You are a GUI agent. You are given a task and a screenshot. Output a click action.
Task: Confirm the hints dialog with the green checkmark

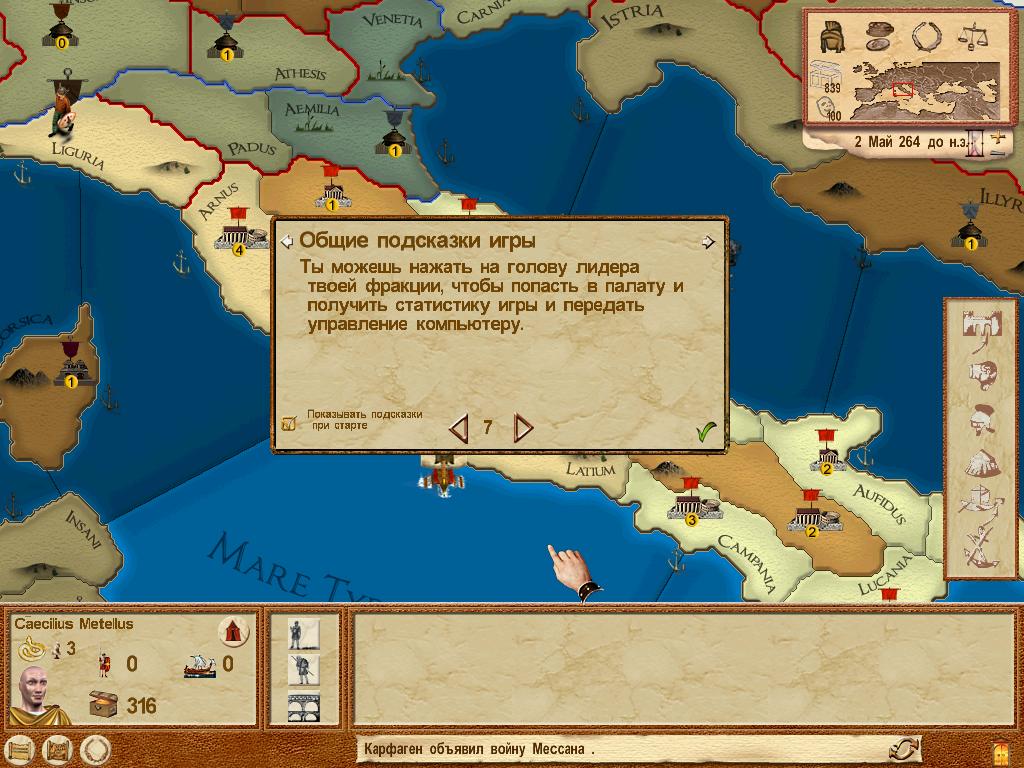(x=707, y=431)
